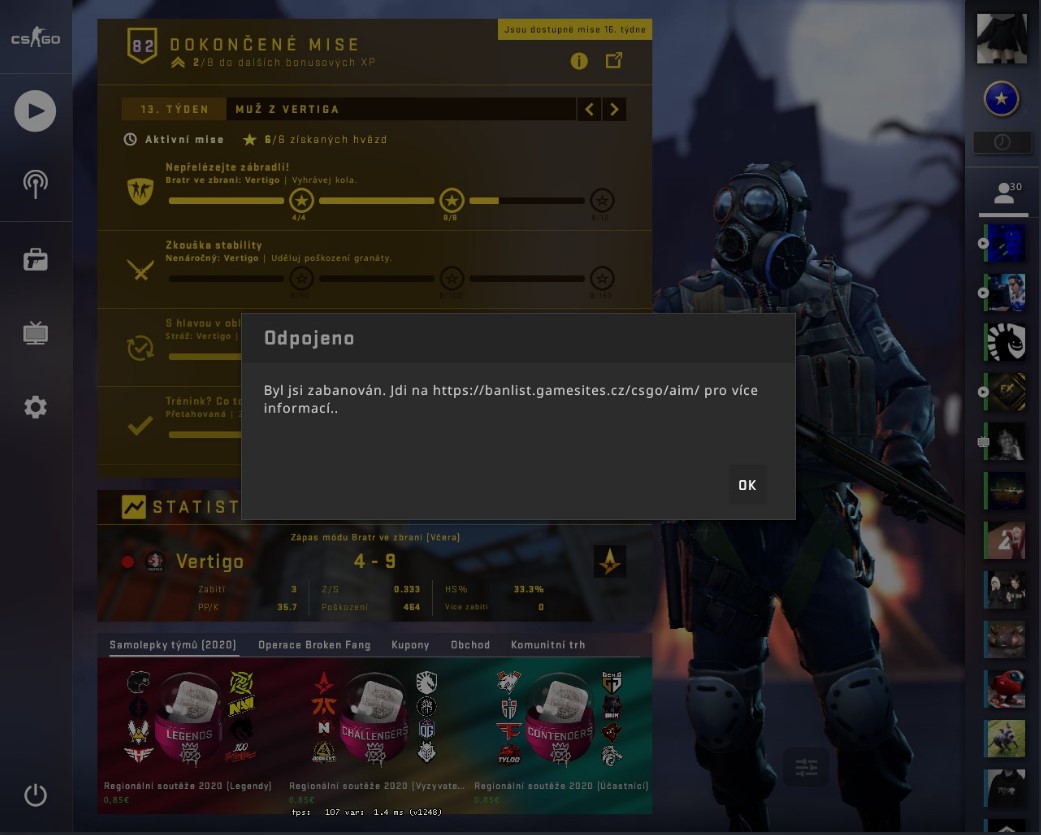The height and width of the screenshot is (835, 1041).
Task: Open the Watch TV section
Action: (x=35, y=334)
